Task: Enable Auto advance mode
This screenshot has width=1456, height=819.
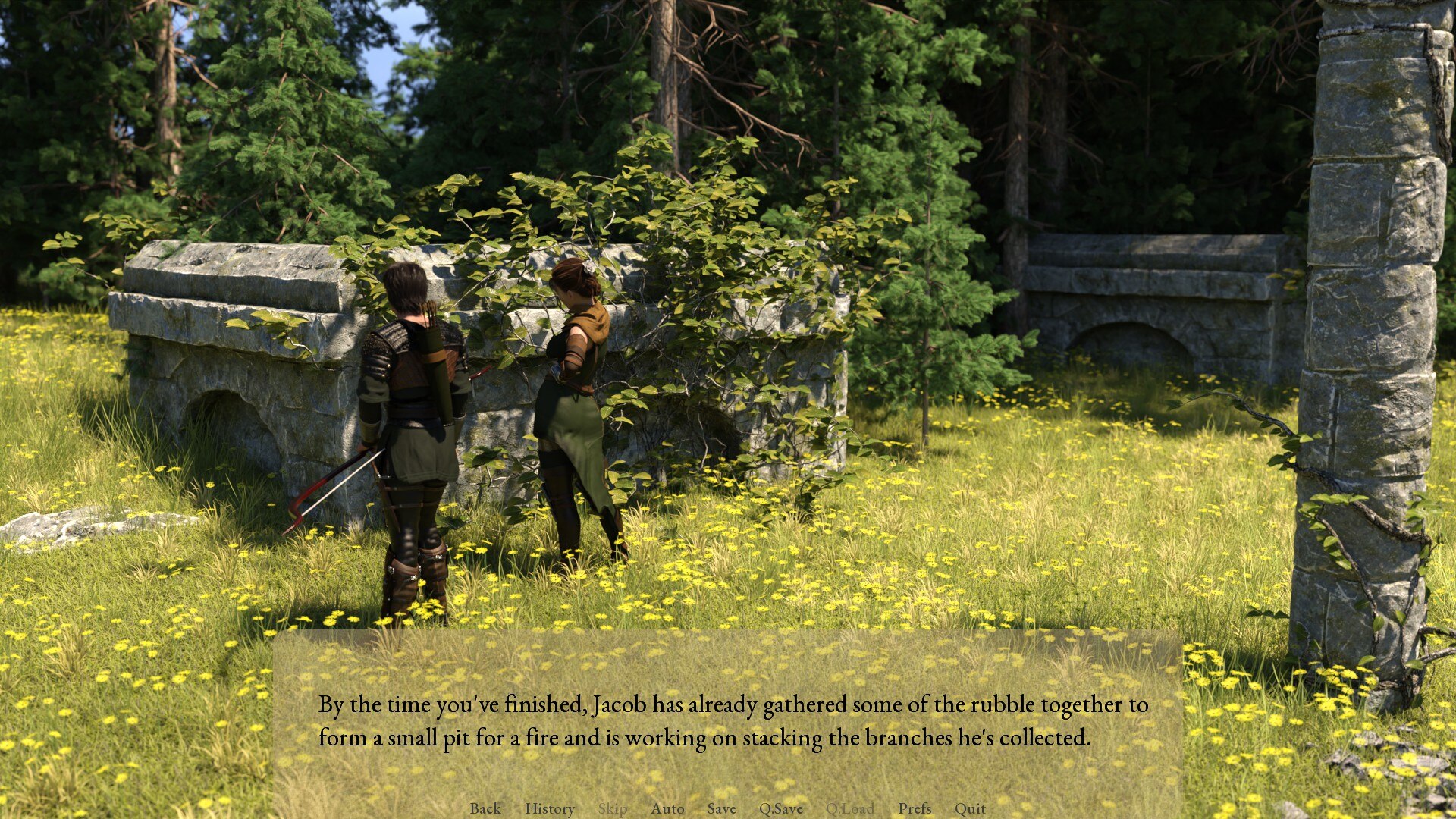Action: (x=667, y=808)
